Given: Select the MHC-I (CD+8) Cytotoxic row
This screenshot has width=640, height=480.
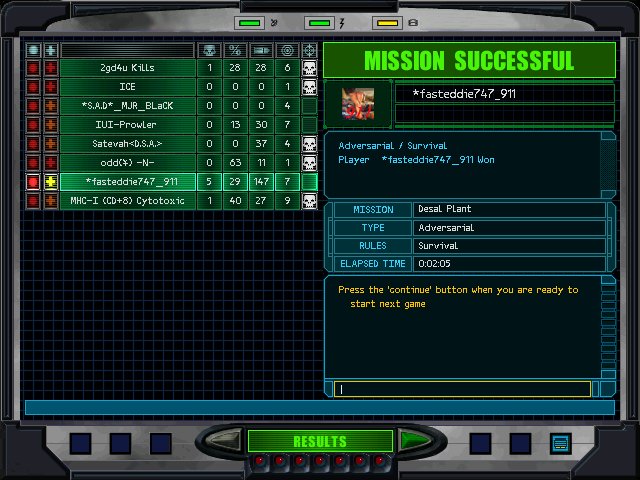Looking at the screenshot, I should (x=127, y=201).
